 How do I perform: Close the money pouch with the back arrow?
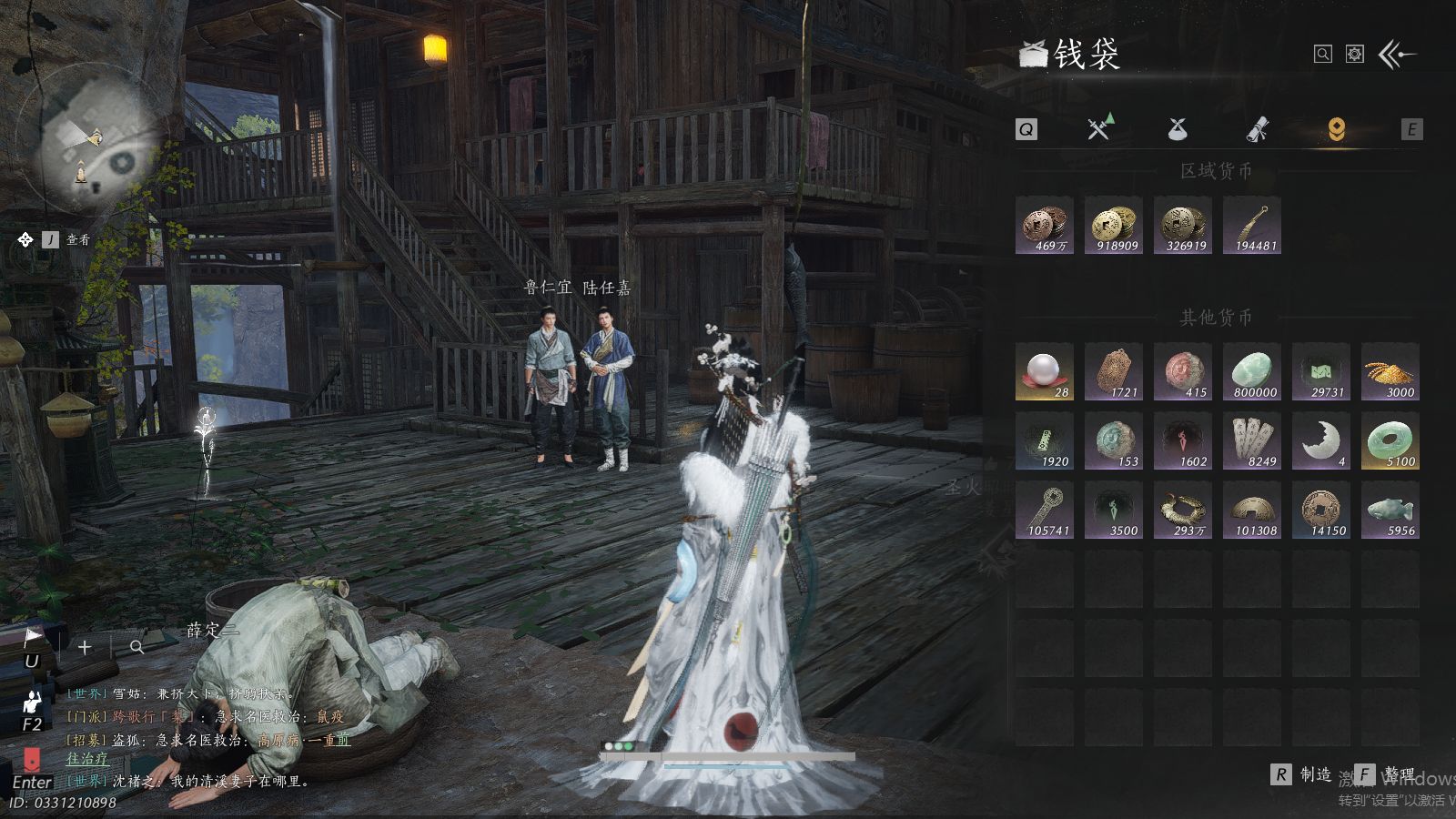coord(1398,55)
